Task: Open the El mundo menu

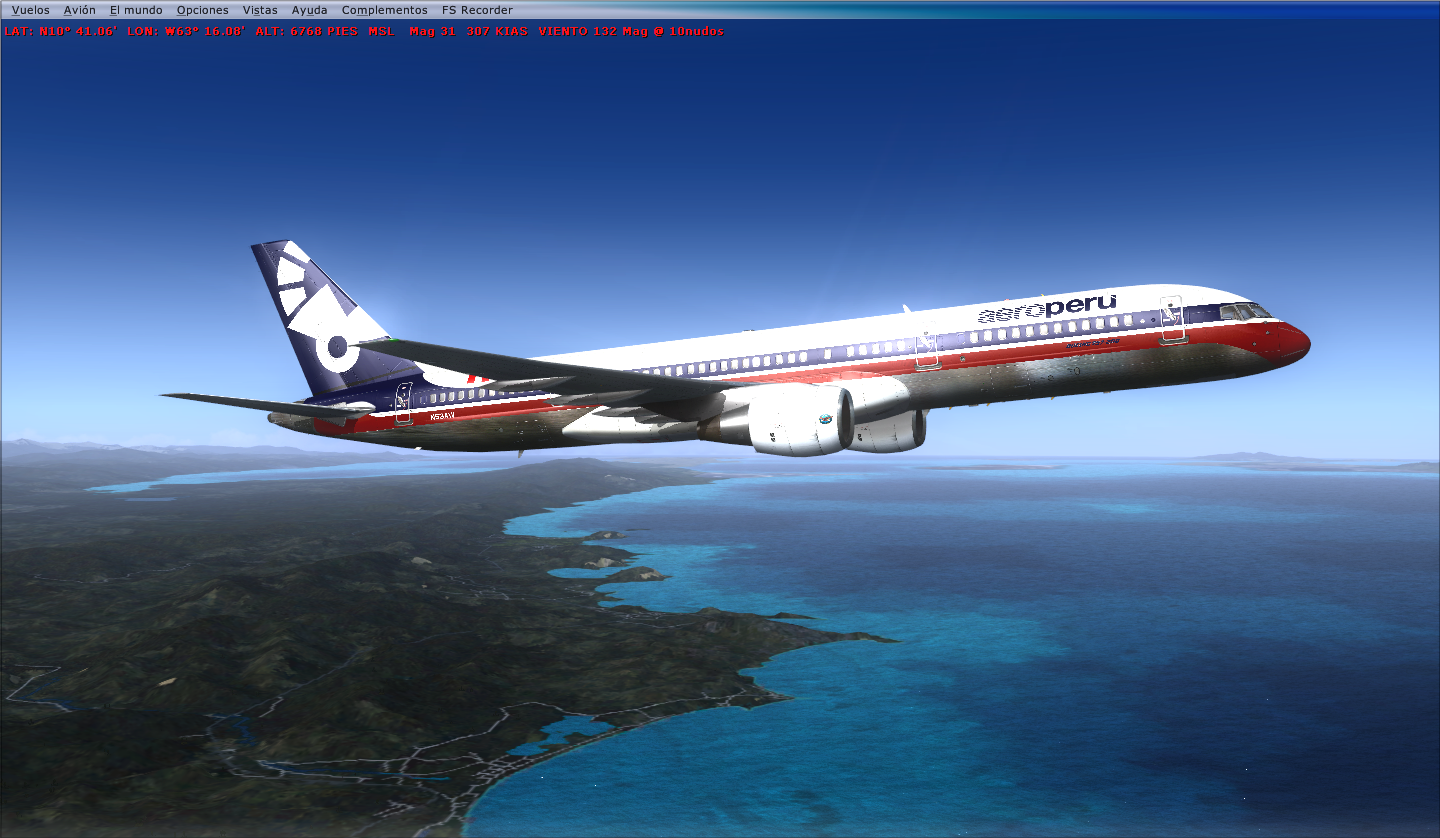Action: [x=134, y=9]
